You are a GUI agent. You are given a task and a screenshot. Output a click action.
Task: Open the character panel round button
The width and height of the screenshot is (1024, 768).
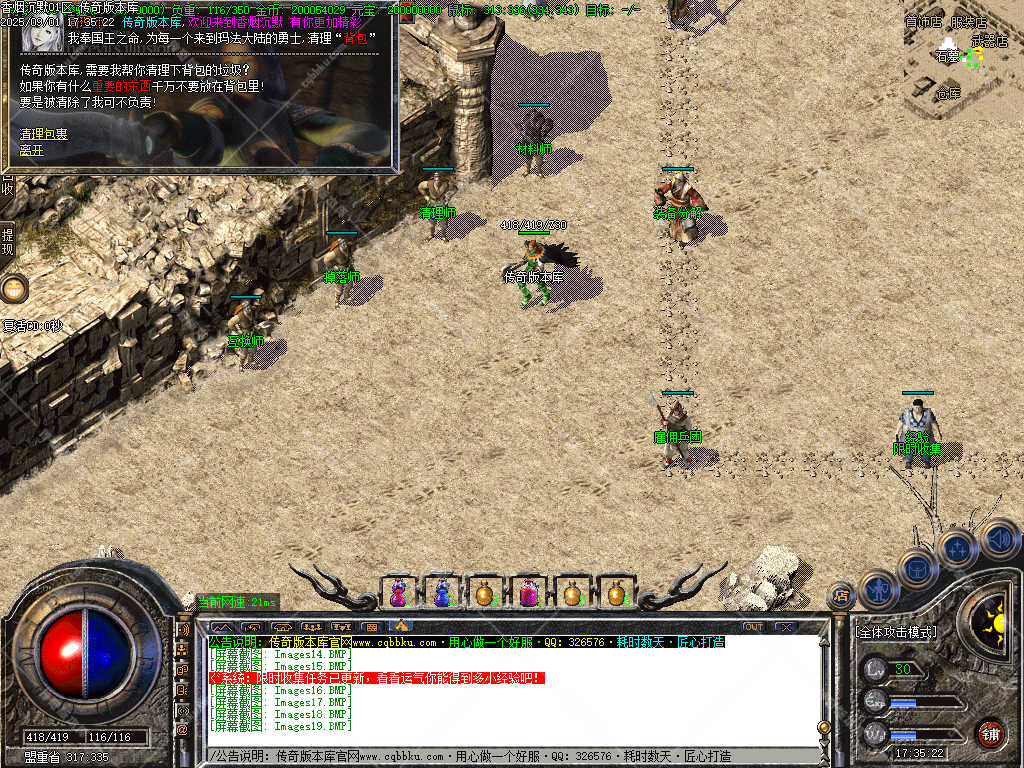click(x=877, y=589)
